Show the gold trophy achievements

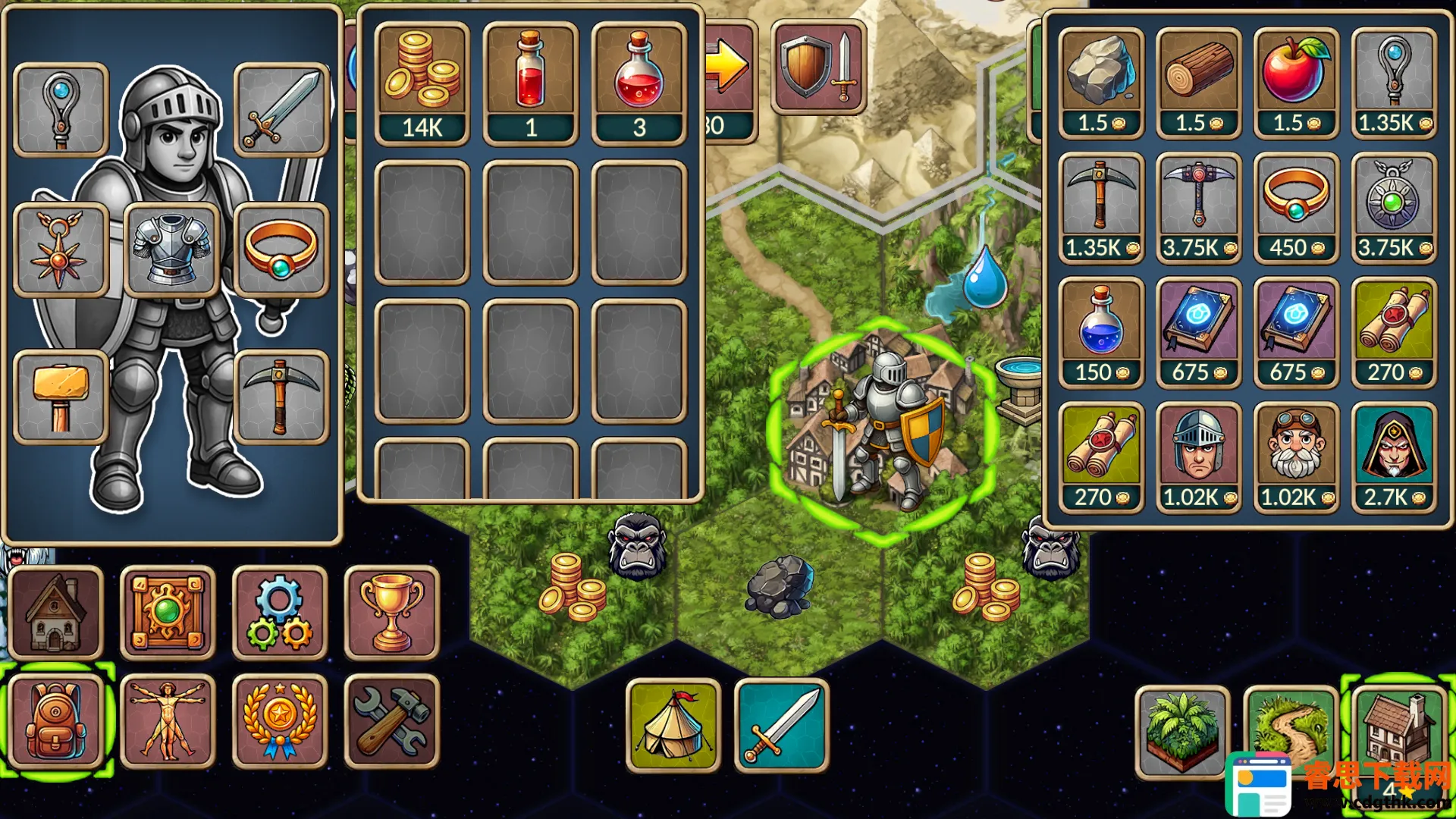coord(391,613)
